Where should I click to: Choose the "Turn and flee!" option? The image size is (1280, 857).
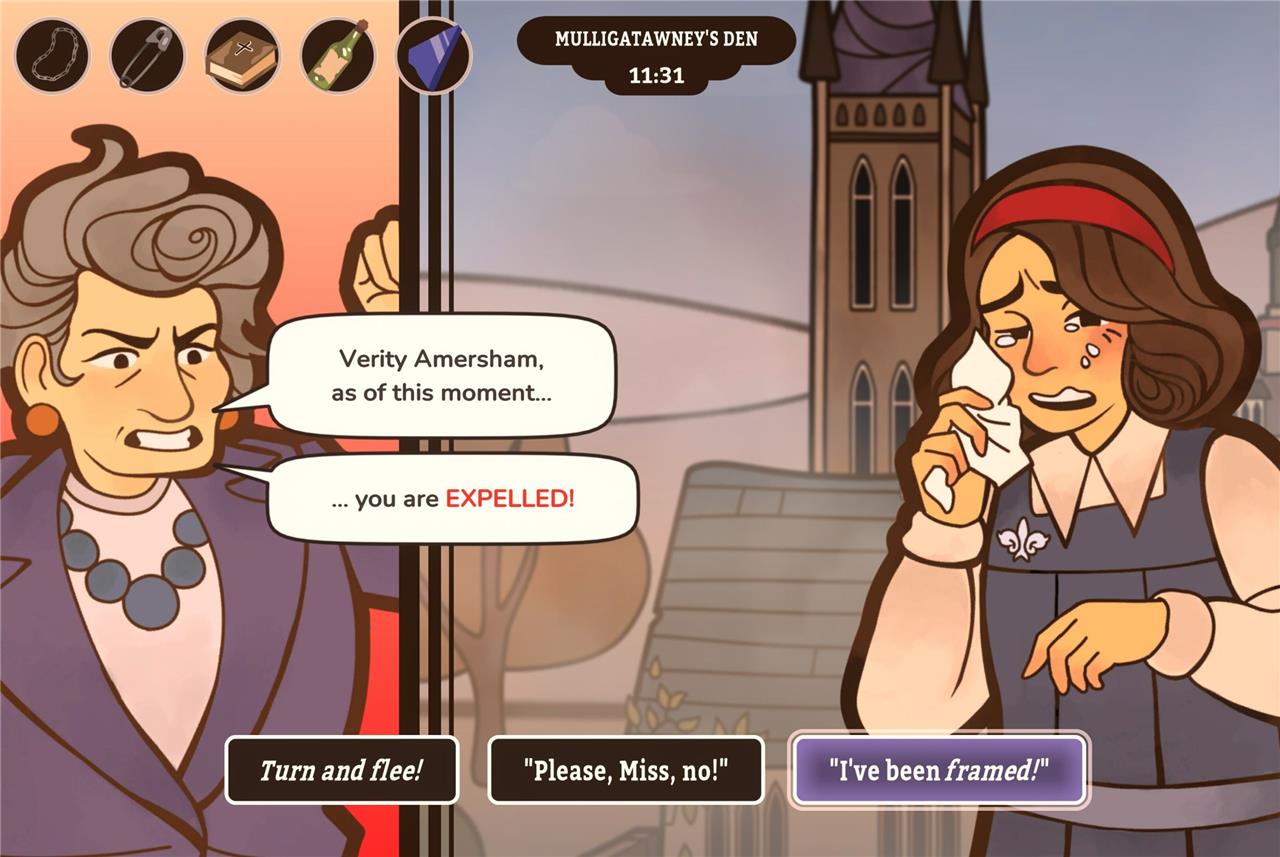[x=341, y=770]
